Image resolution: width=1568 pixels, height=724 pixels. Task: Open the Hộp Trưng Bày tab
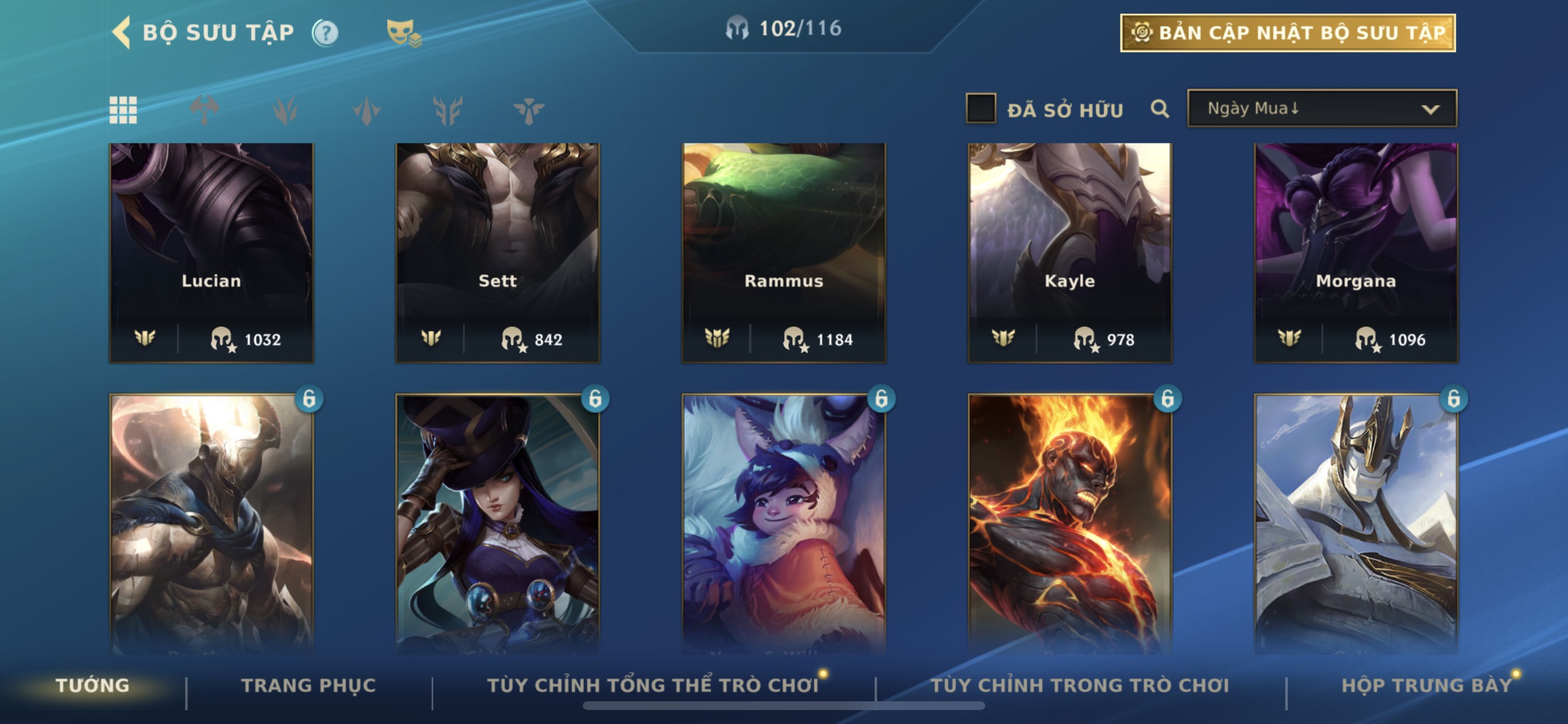(x=1426, y=686)
